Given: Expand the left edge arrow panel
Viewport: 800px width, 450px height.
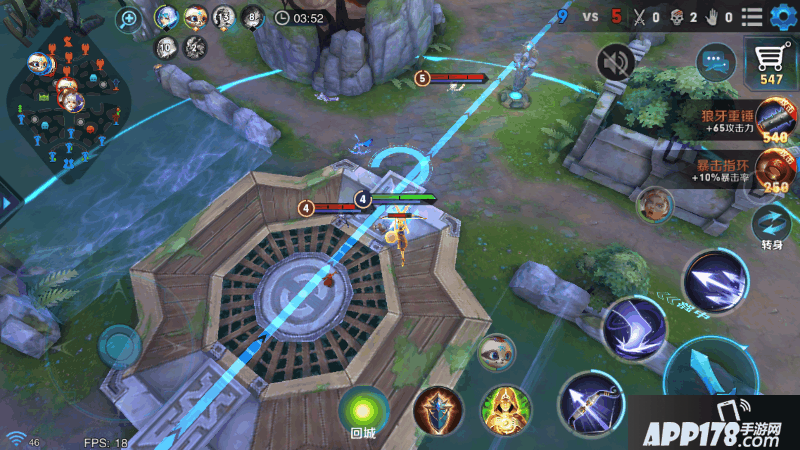Looking at the screenshot, I should click(7, 203).
